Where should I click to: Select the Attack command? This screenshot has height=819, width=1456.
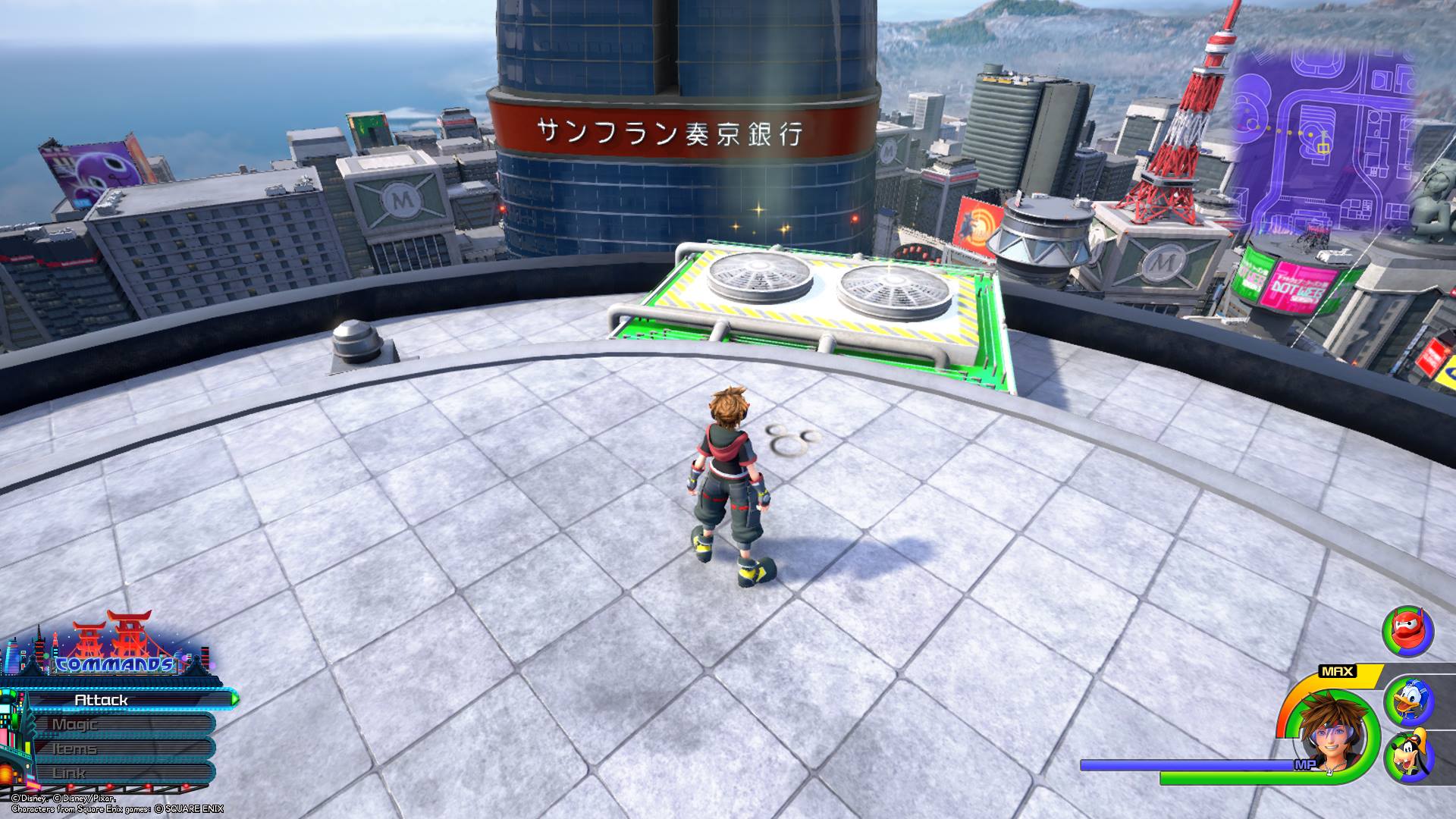(121, 700)
